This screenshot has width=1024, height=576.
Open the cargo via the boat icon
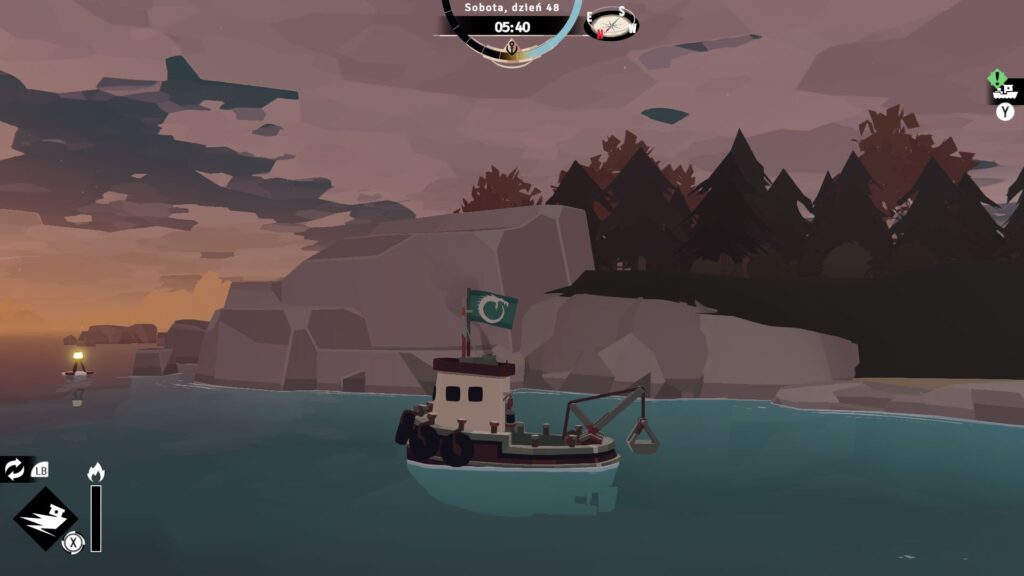(1005, 92)
